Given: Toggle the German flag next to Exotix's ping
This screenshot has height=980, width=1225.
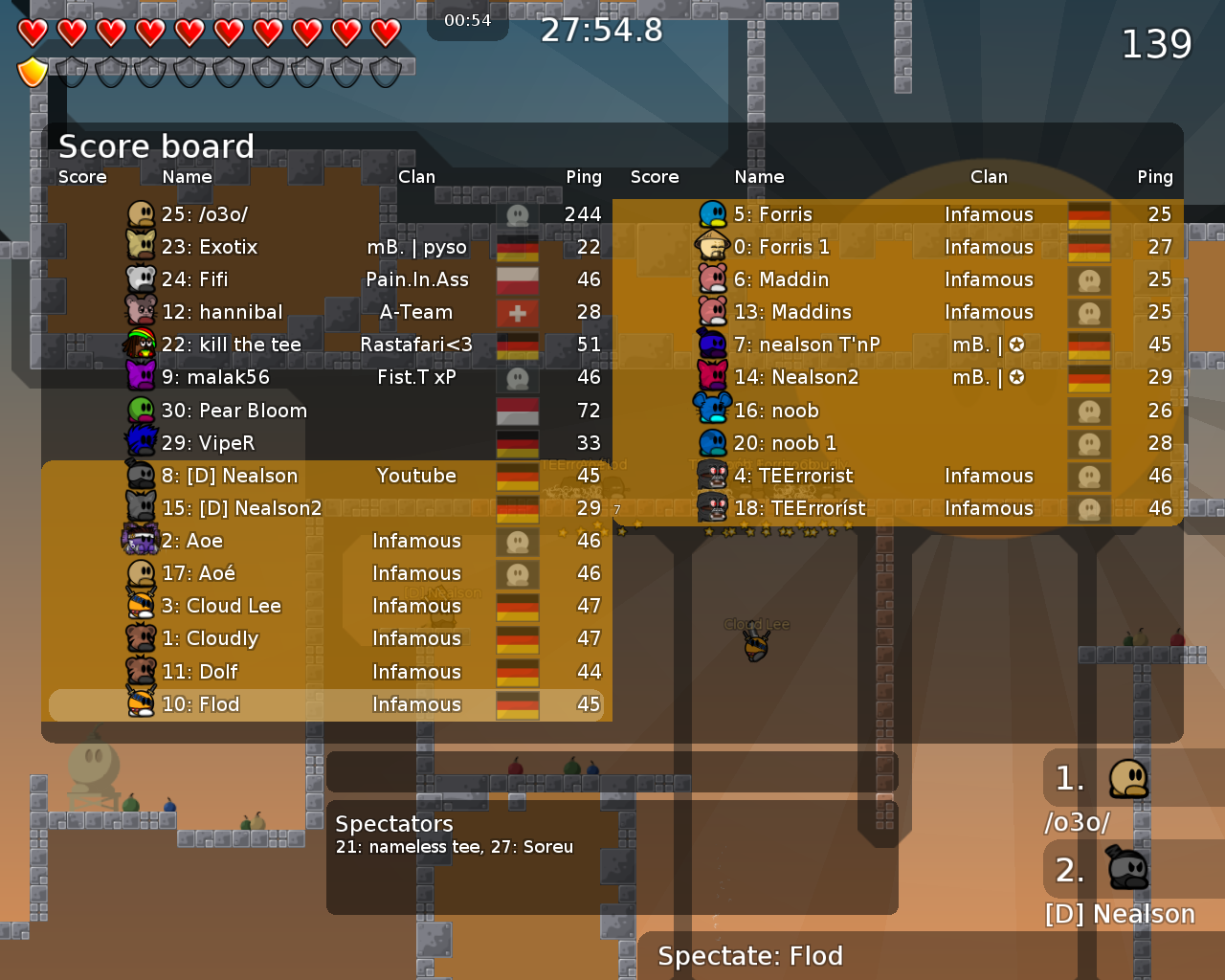Looking at the screenshot, I should [x=517, y=247].
